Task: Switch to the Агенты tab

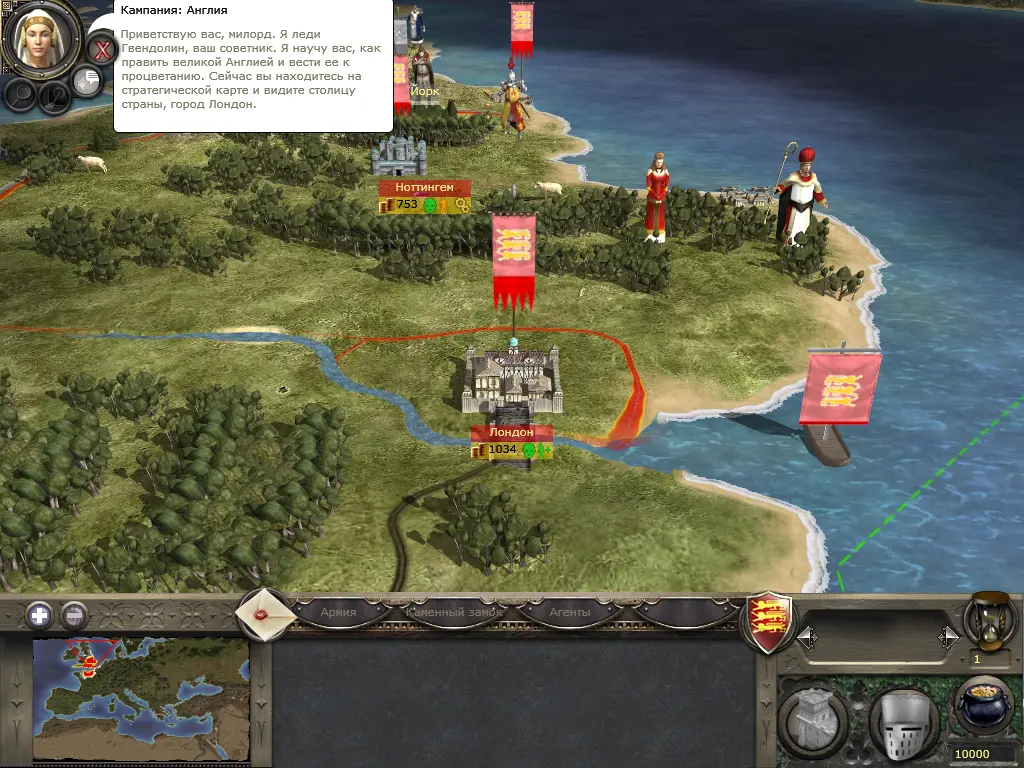Action: [x=570, y=612]
